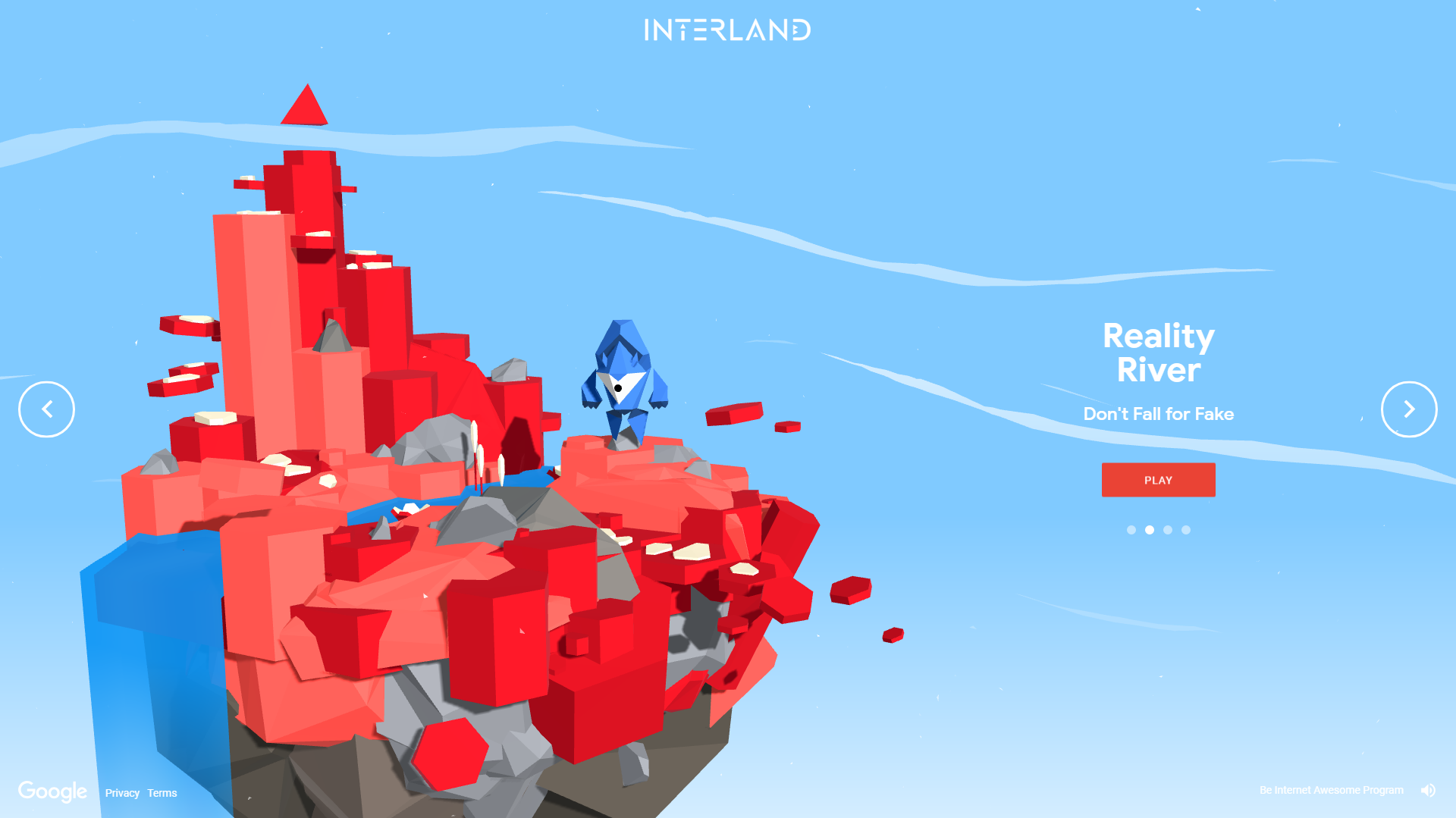The width and height of the screenshot is (1456, 818).
Task: Open the Privacy page
Action: pyautogui.click(x=122, y=793)
